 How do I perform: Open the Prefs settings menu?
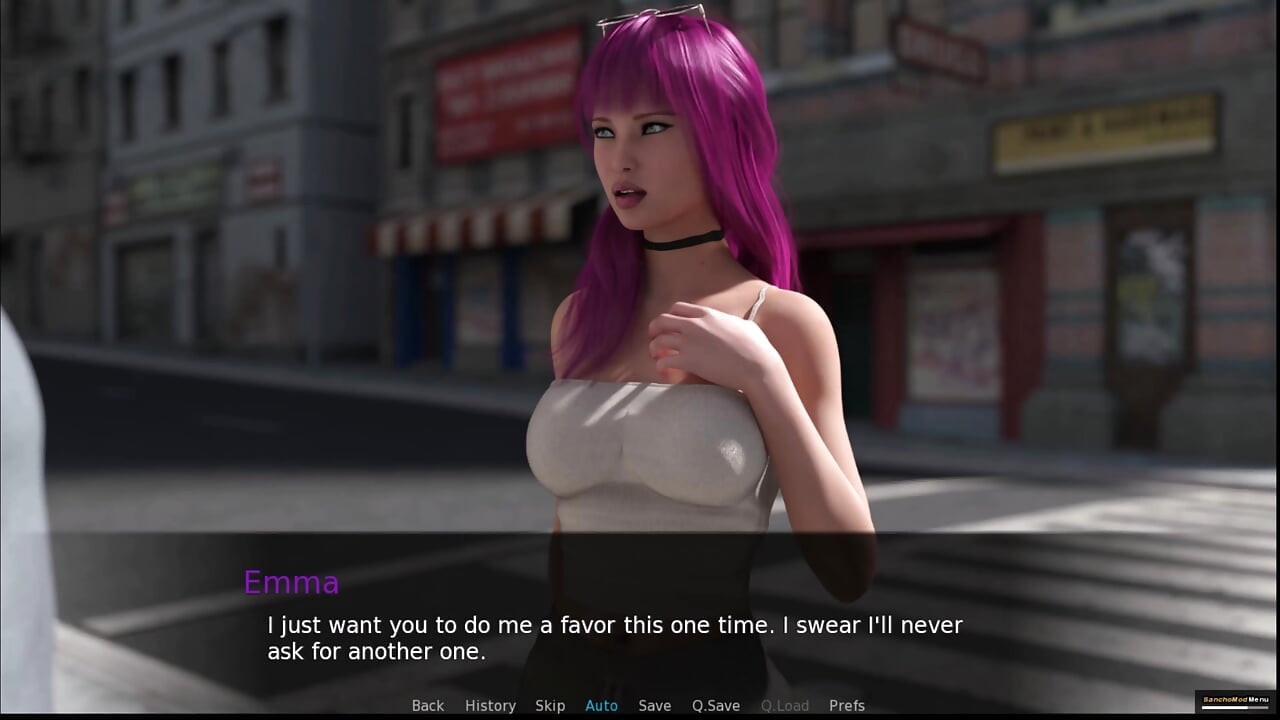pyautogui.click(x=847, y=706)
